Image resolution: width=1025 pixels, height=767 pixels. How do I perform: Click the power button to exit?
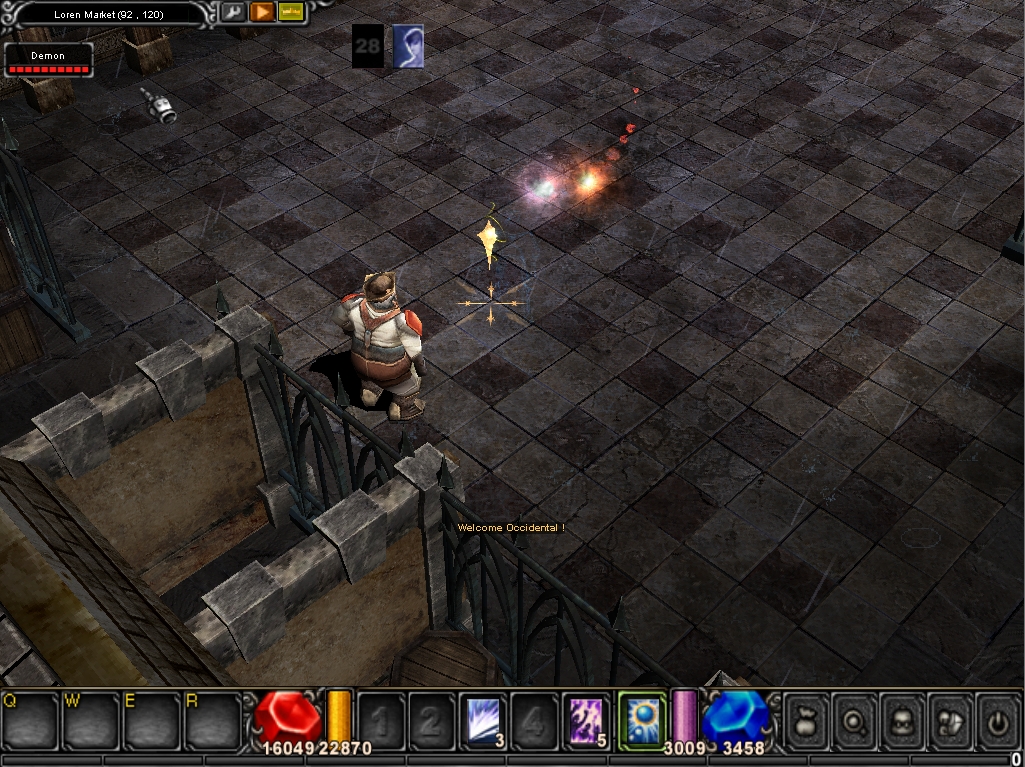tap(997, 719)
